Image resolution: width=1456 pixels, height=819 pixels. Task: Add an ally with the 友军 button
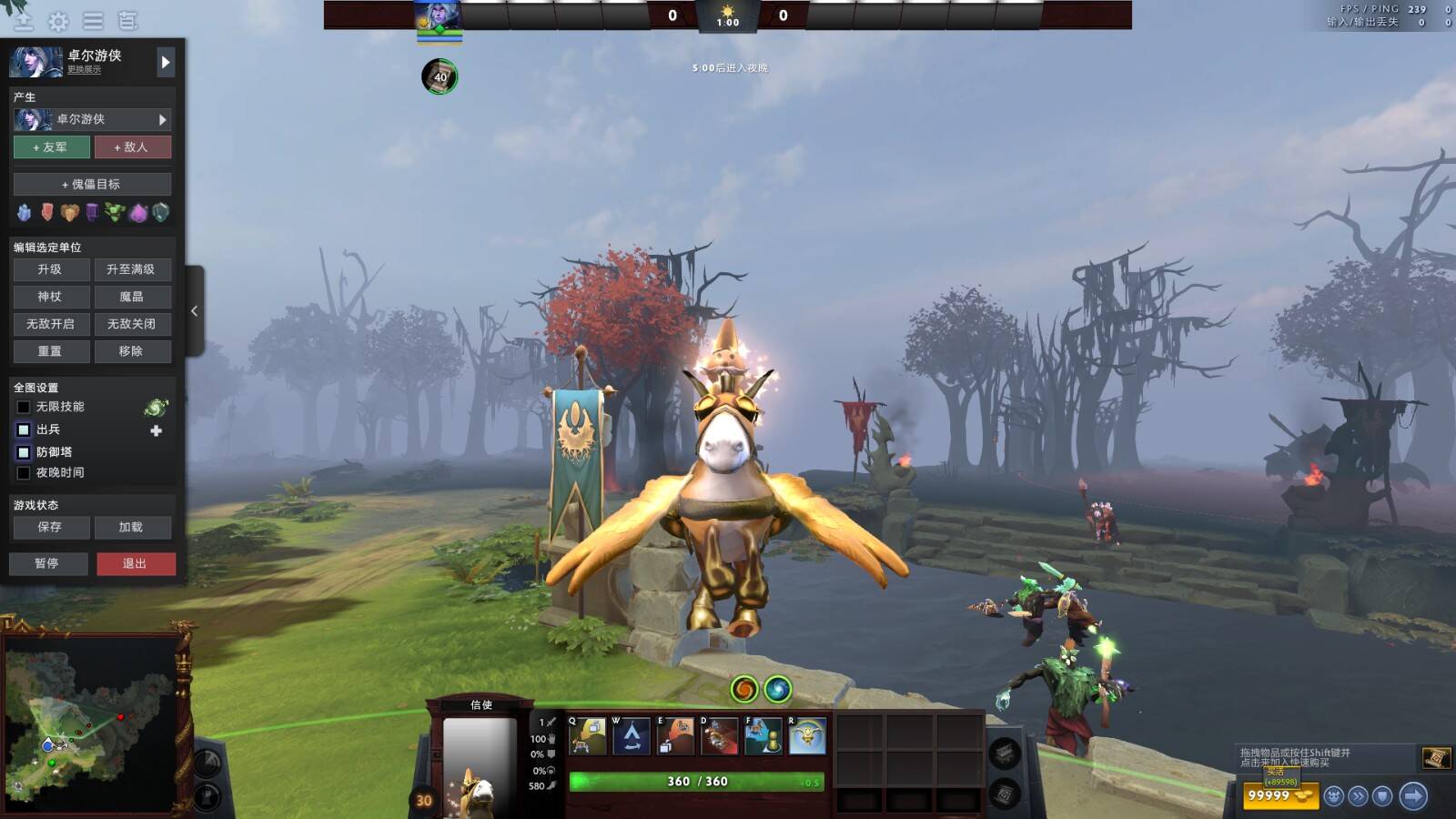point(51,147)
